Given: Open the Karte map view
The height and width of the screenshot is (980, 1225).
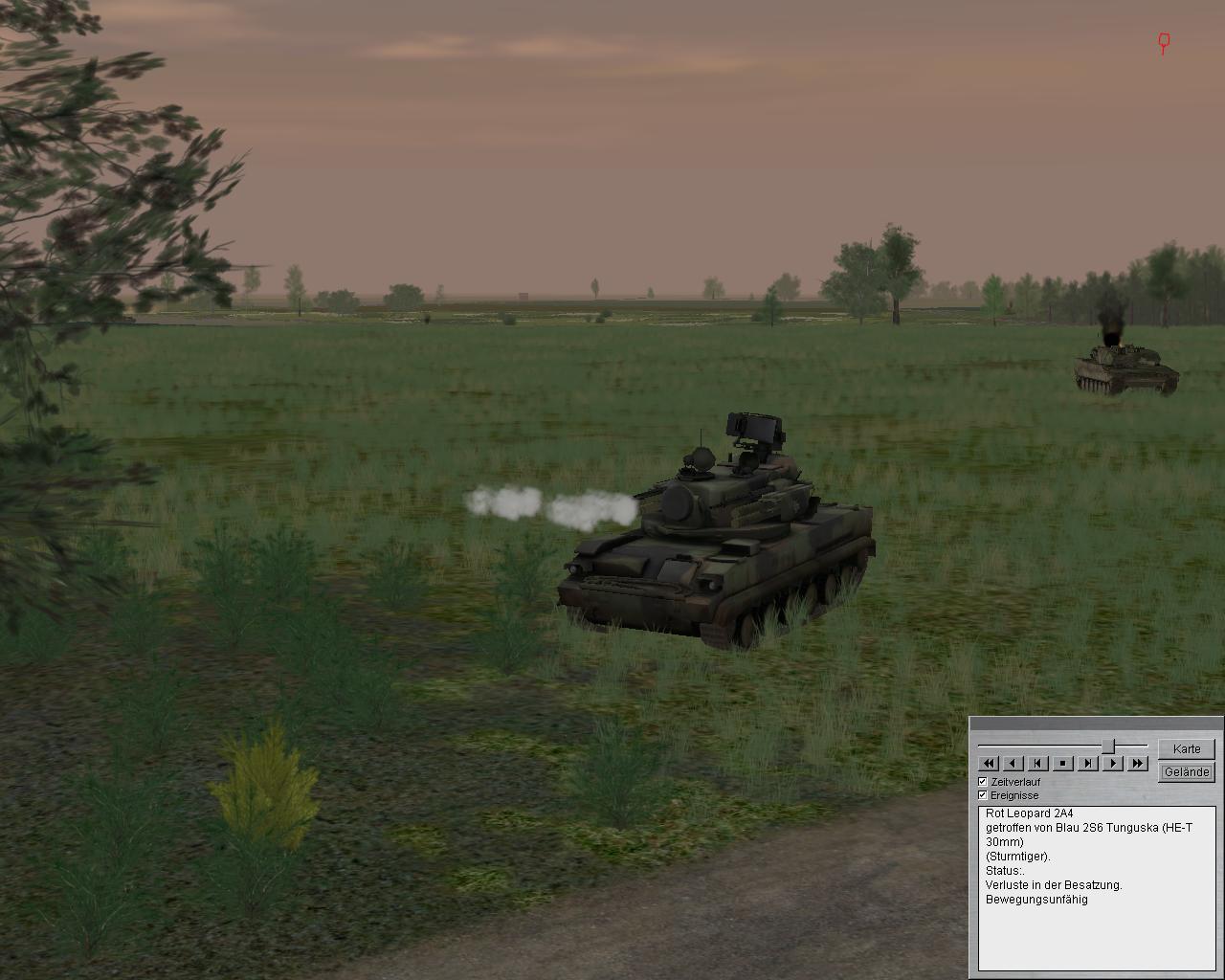Looking at the screenshot, I should click(x=1186, y=748).
